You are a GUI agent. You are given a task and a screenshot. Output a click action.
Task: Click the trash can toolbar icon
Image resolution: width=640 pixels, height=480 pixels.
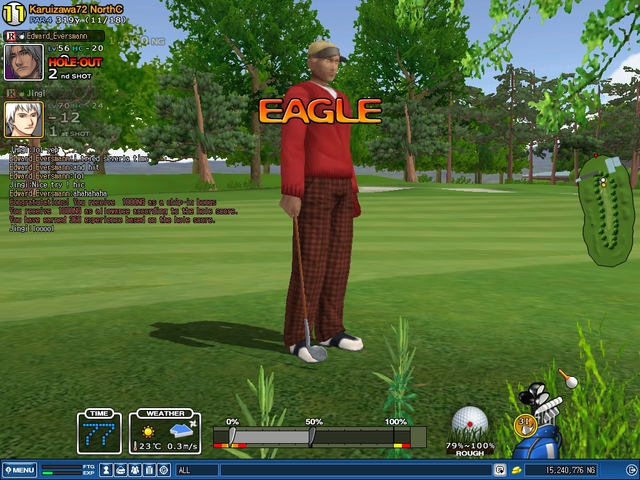click(149, 469)
